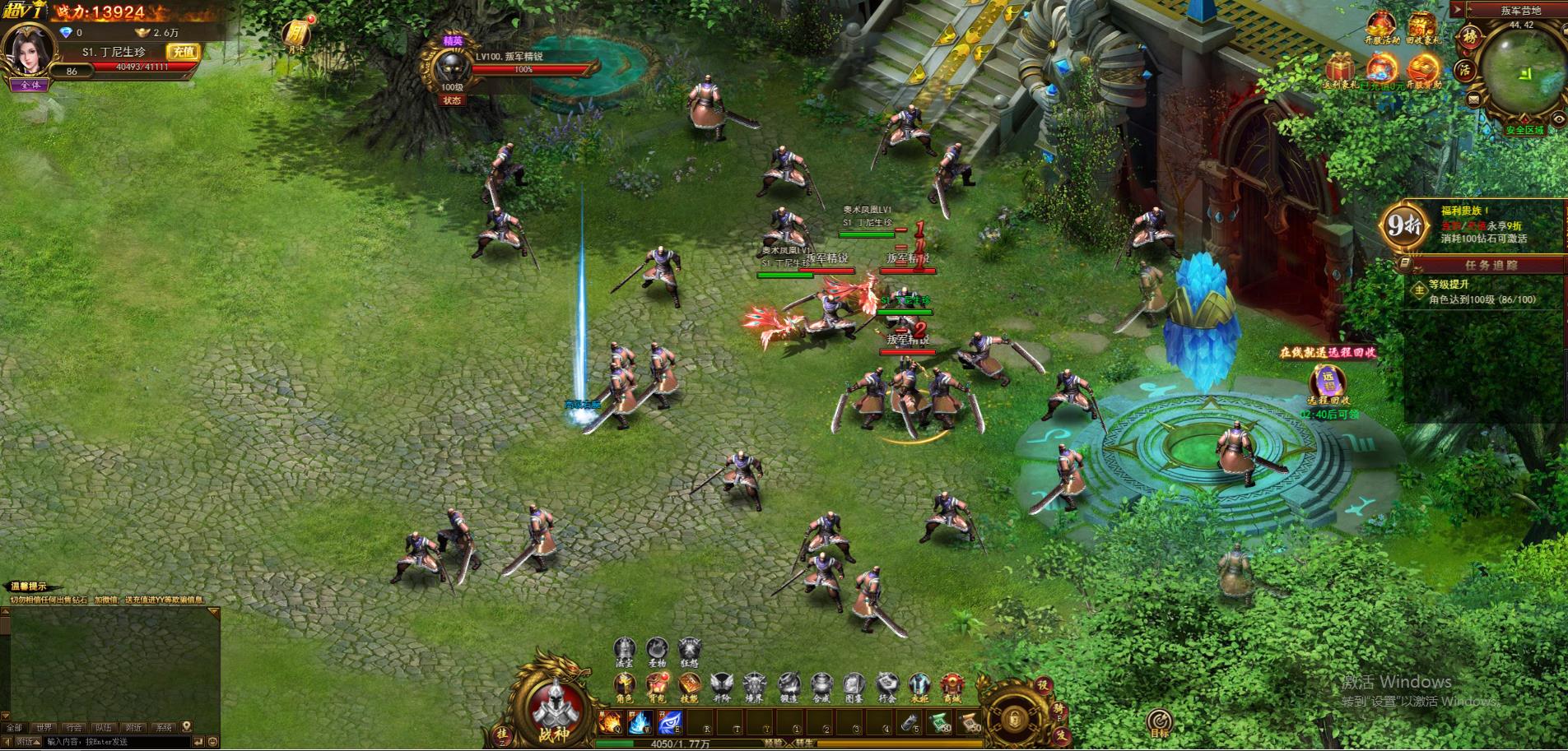
Task: Click the circular minimap
Action: [x=1524, y=70]
